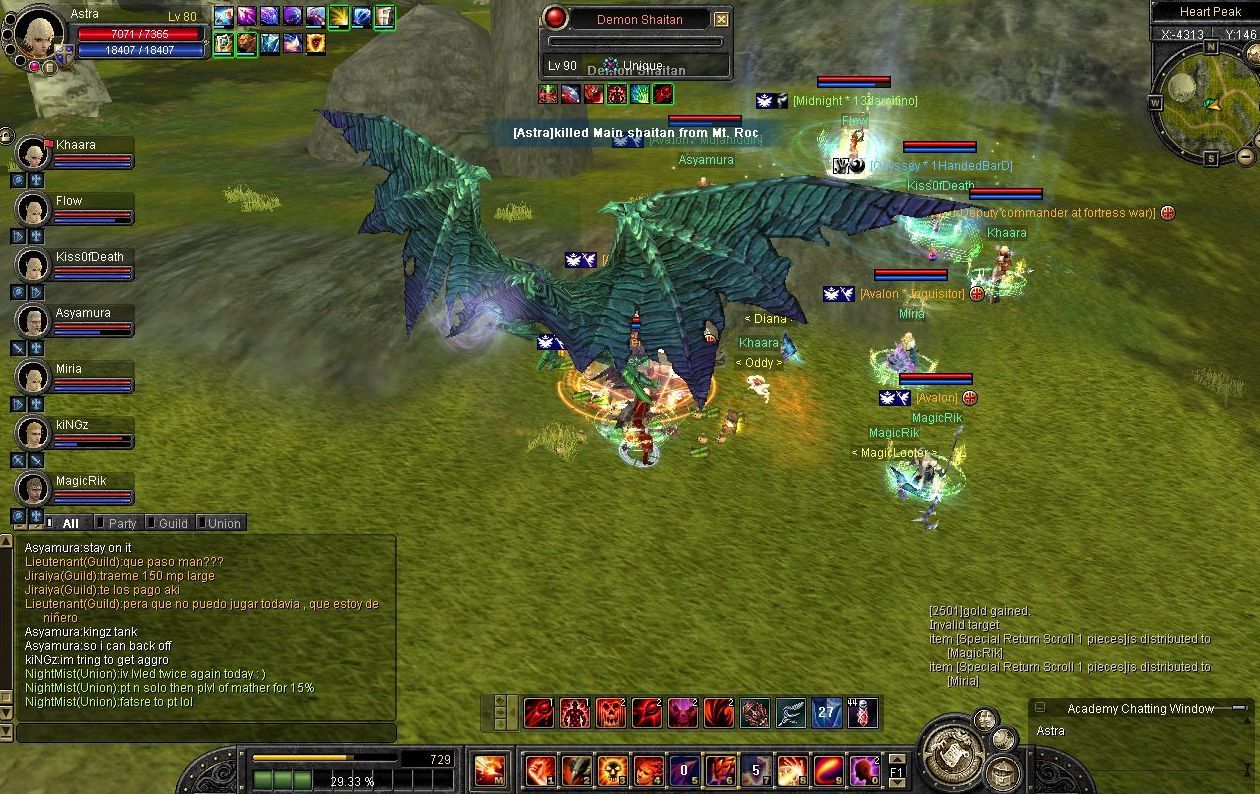Switch to the Party chat tab

point(121,523)
